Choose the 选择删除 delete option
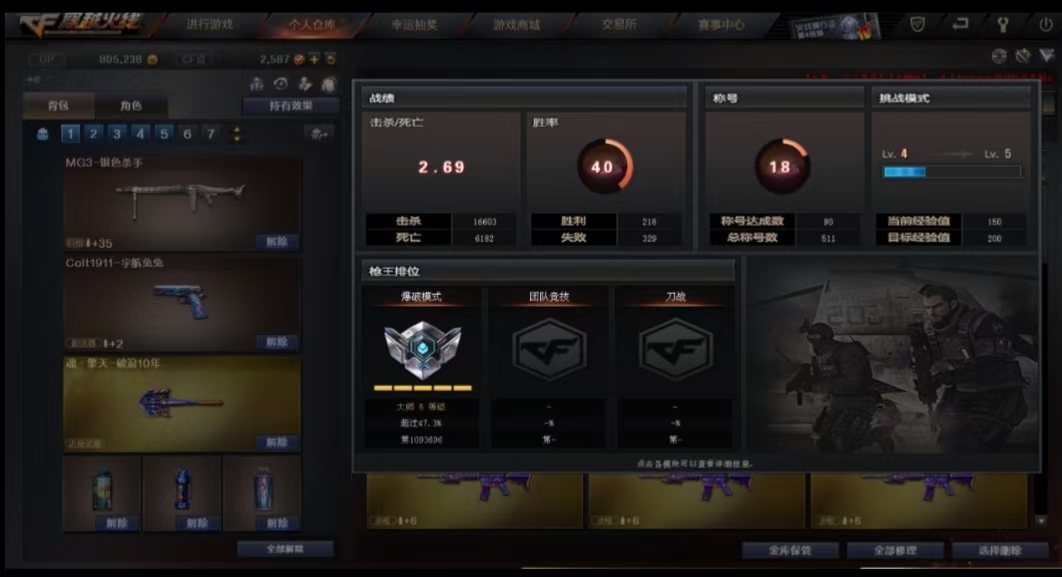This screenshot has width=1062, height=577. pyautogui.click(x=1000, y=550)
